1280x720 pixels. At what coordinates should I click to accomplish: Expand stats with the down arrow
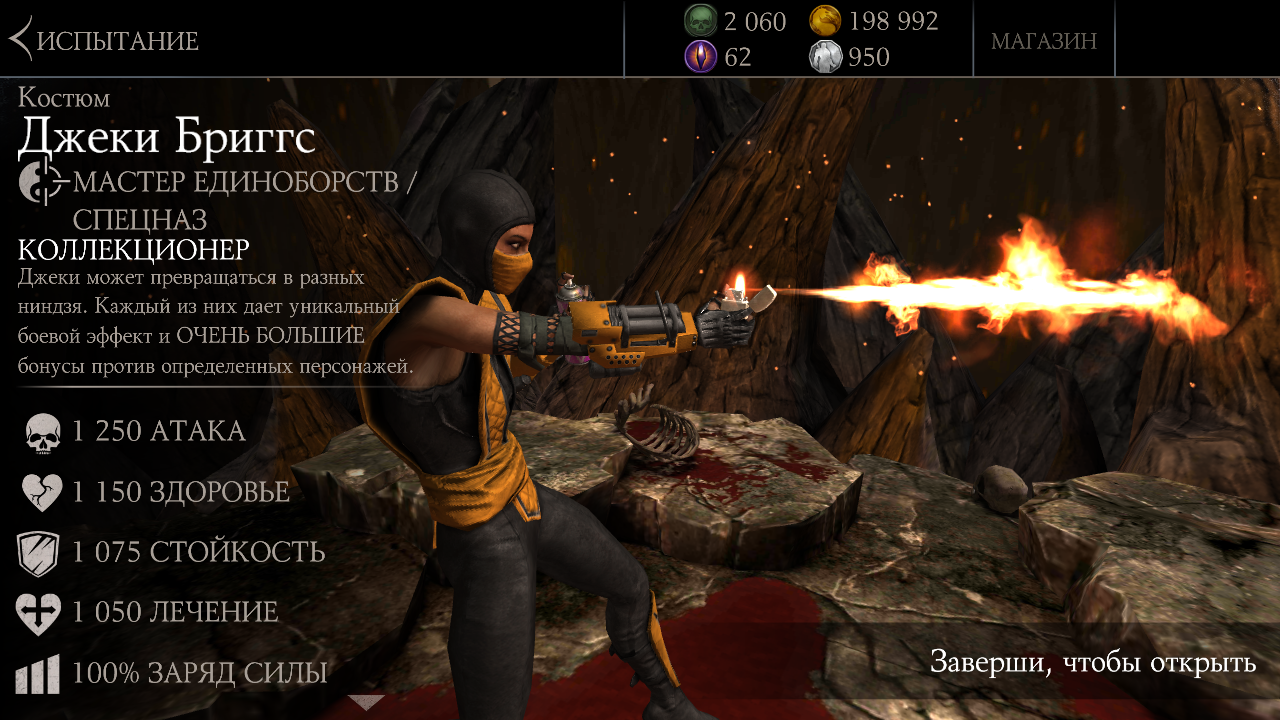coord(366,702)
